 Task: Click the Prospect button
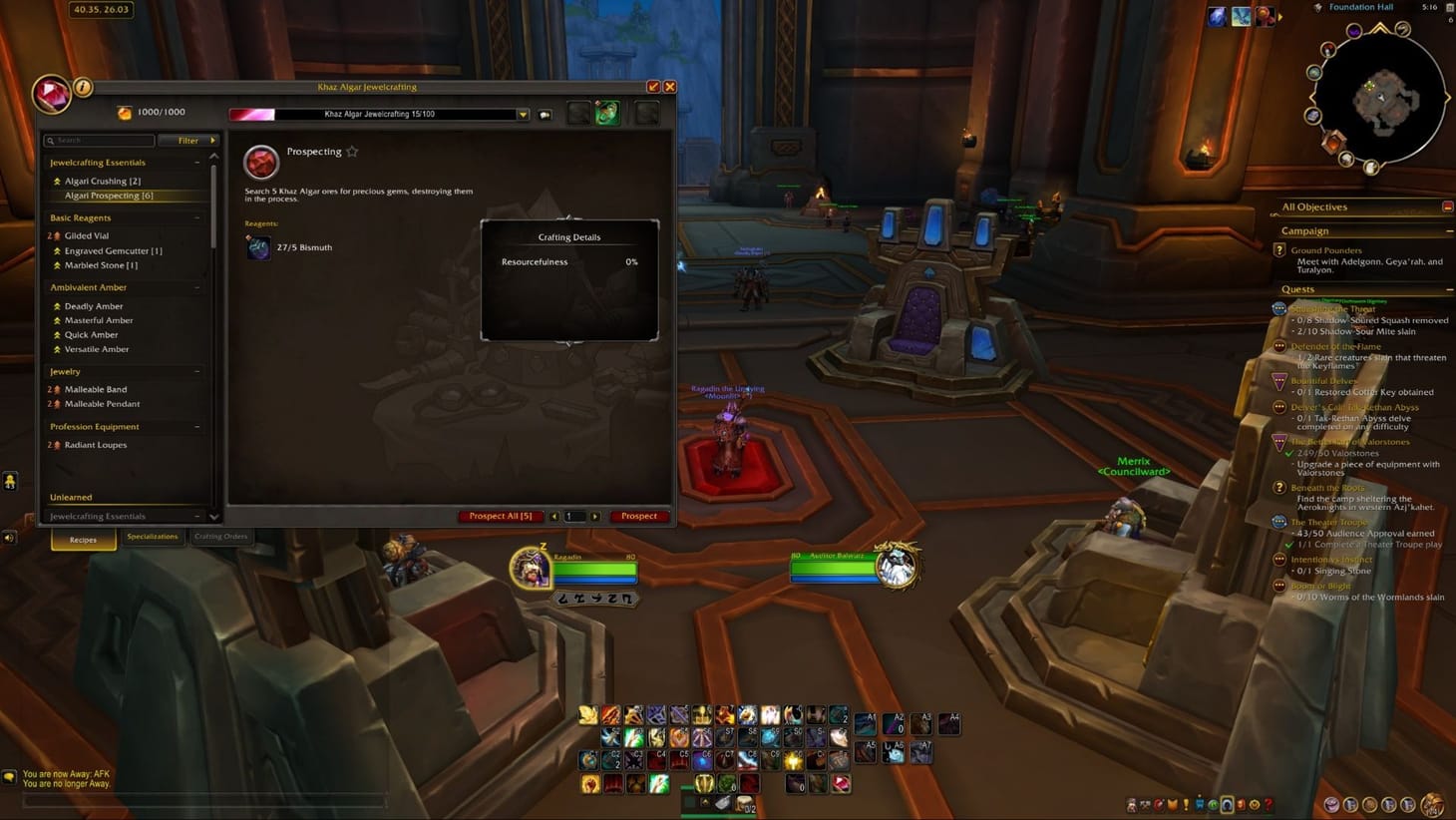pyautogui.click(x=639, y=516)
